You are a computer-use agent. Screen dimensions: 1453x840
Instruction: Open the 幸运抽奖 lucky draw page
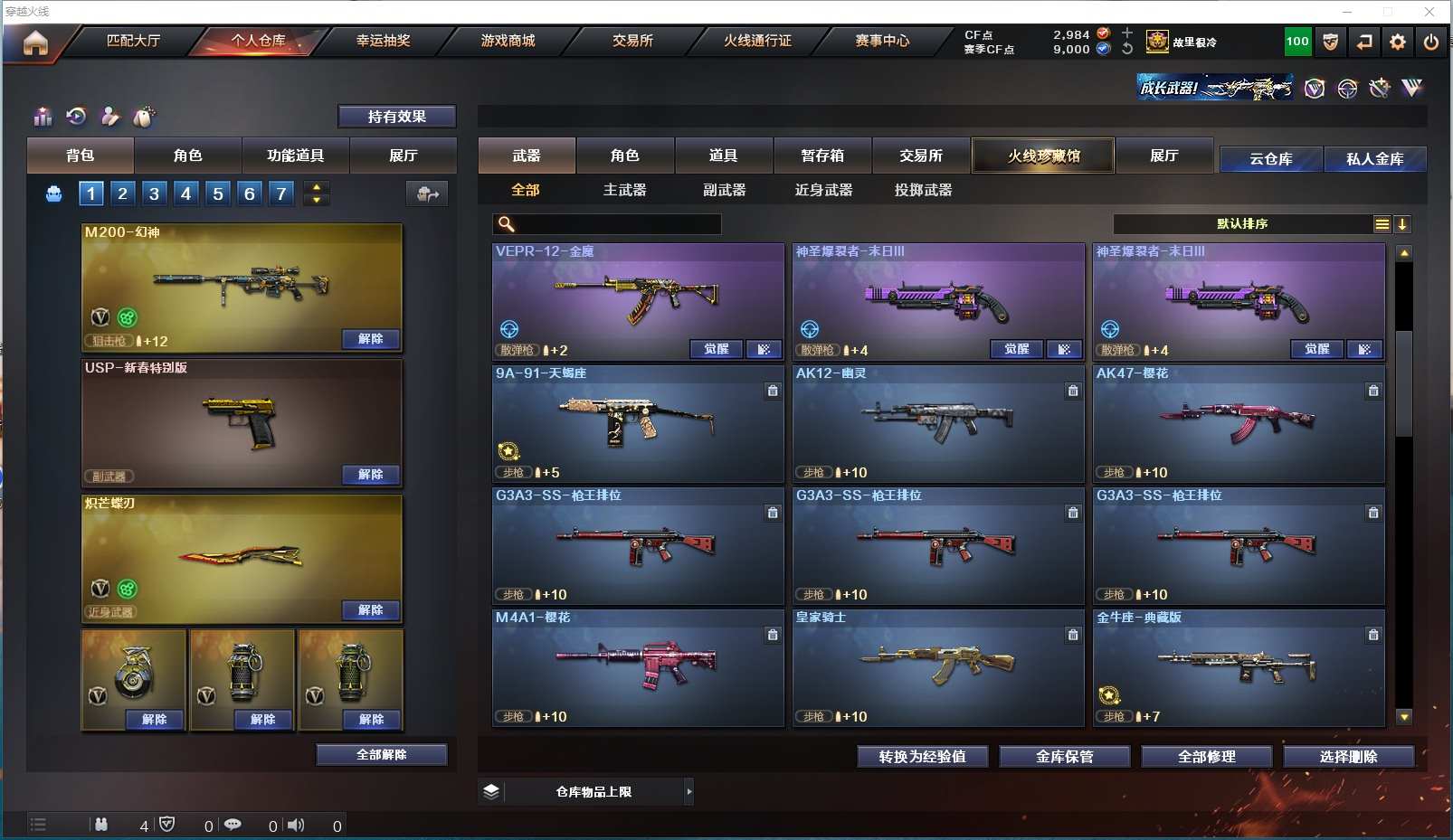pos(383,41)
